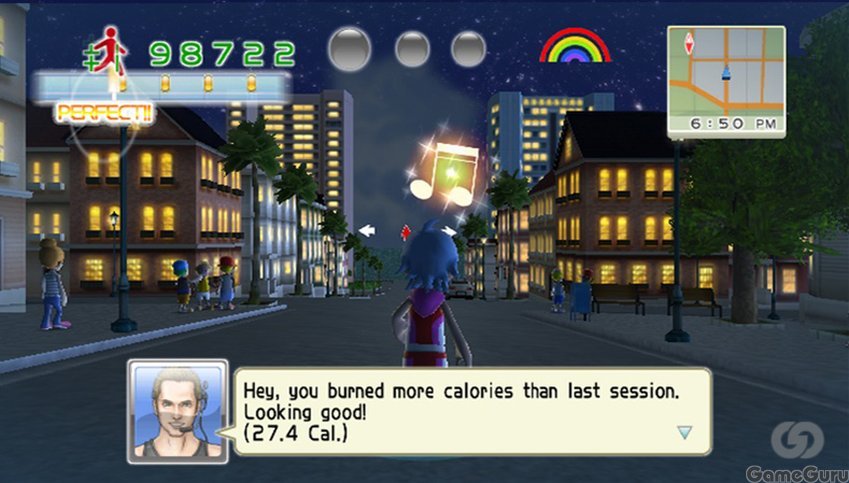Click the trainer portrait in the dialogue
Viewport: 849px width, 483px height.
coord(178,411)
